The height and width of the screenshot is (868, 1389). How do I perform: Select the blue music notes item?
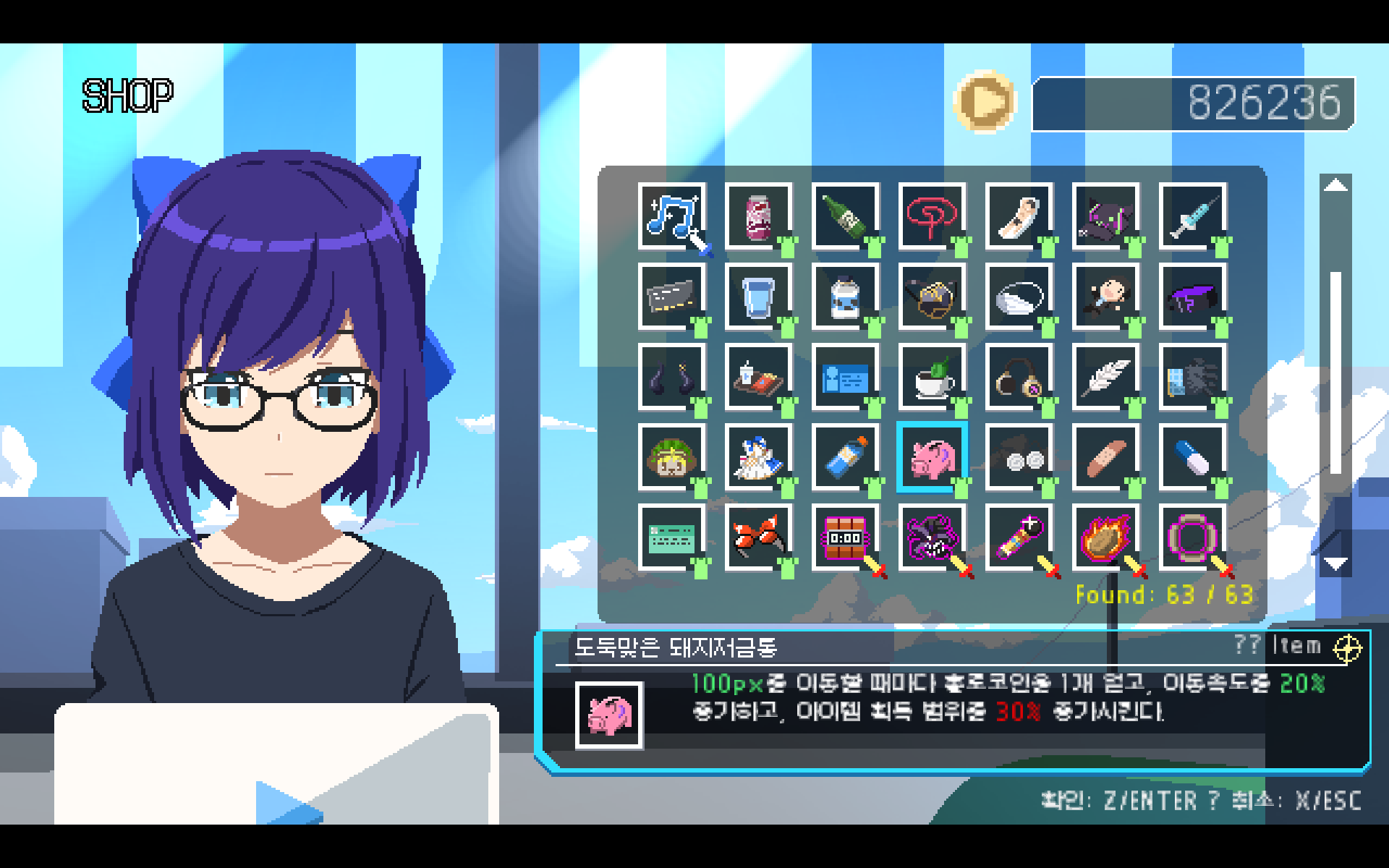point(671,216)
